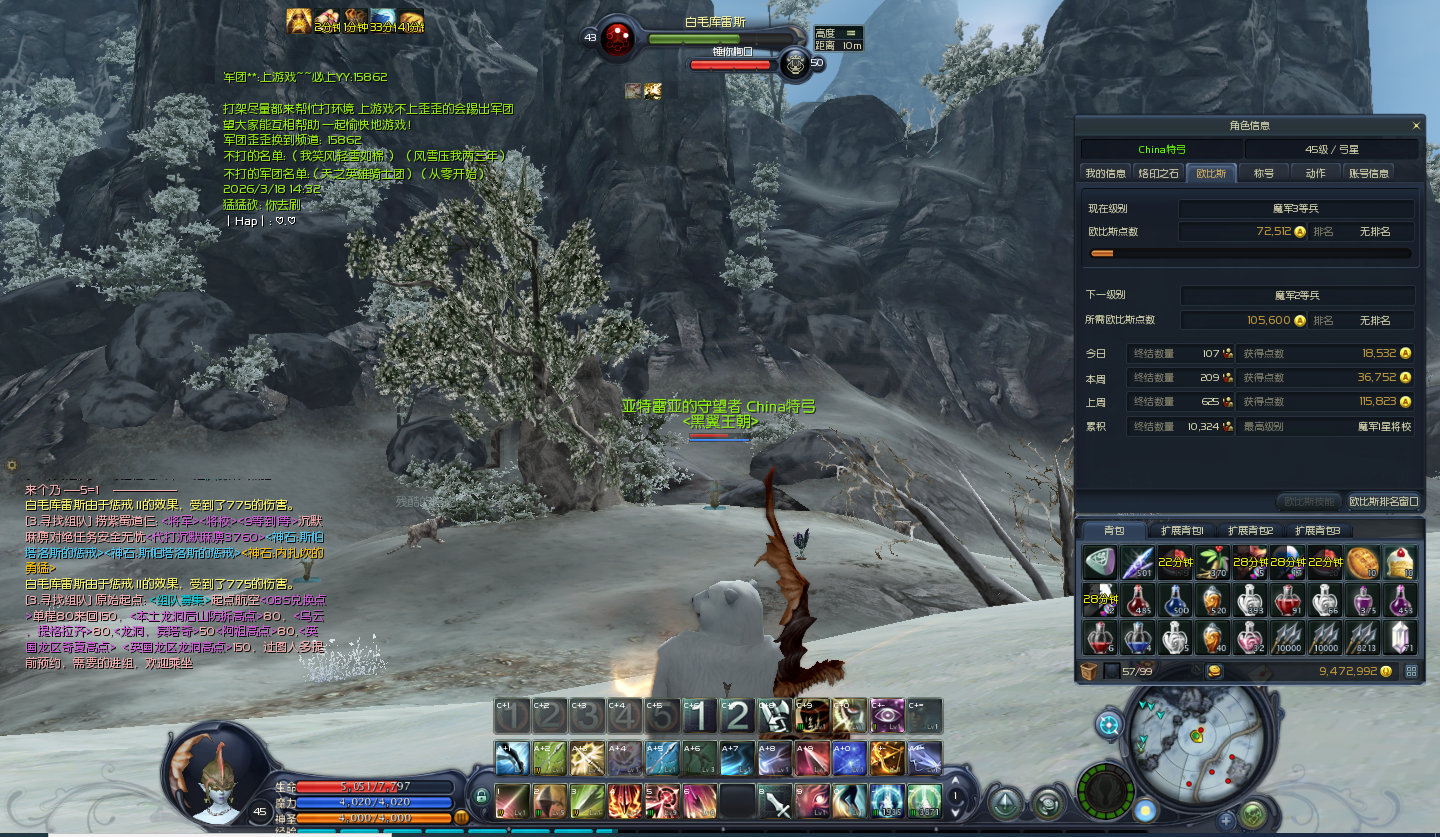
Task: Click the 欧比斯排名窗口 ranking button
Action: coord(1383,501)
